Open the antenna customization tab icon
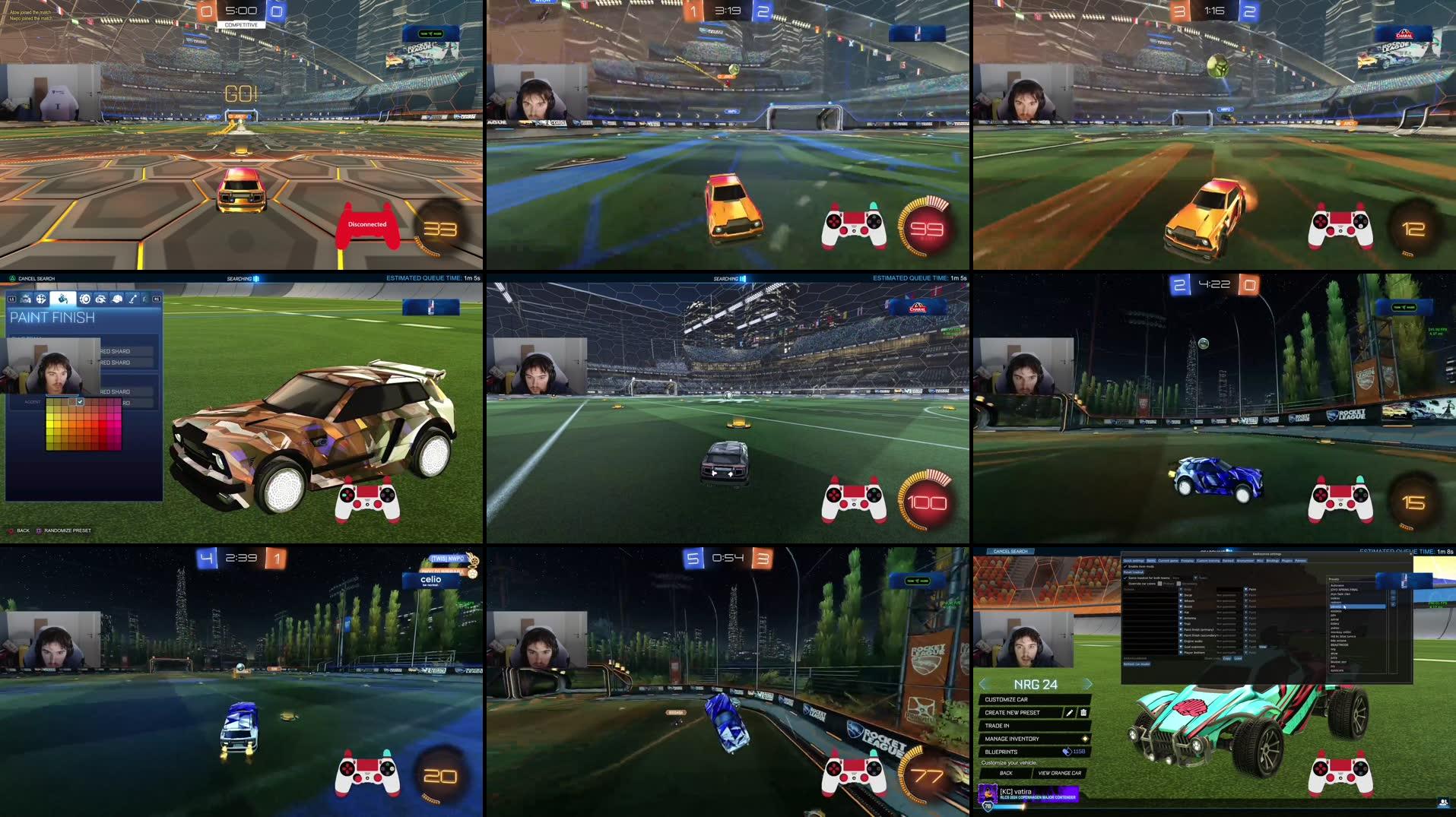1456x817 pixels. tap(134, 298)
